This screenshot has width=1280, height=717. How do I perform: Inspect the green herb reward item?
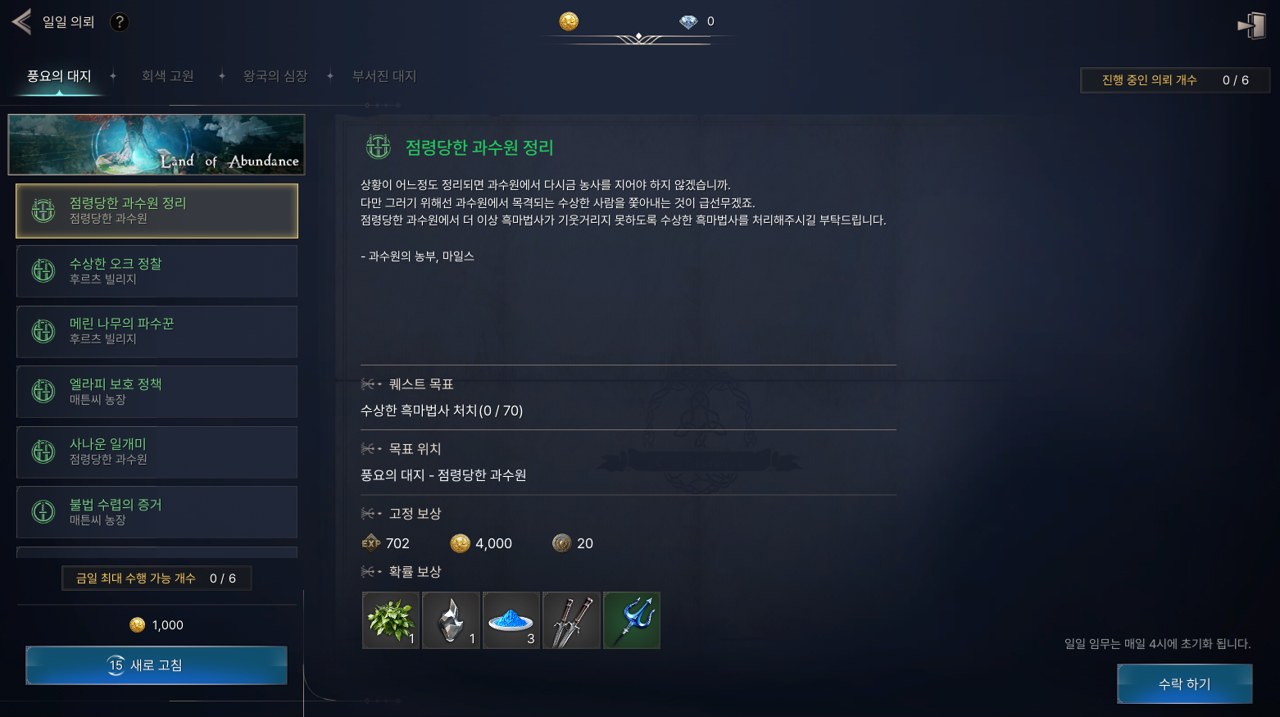click(x=391, y=620)
